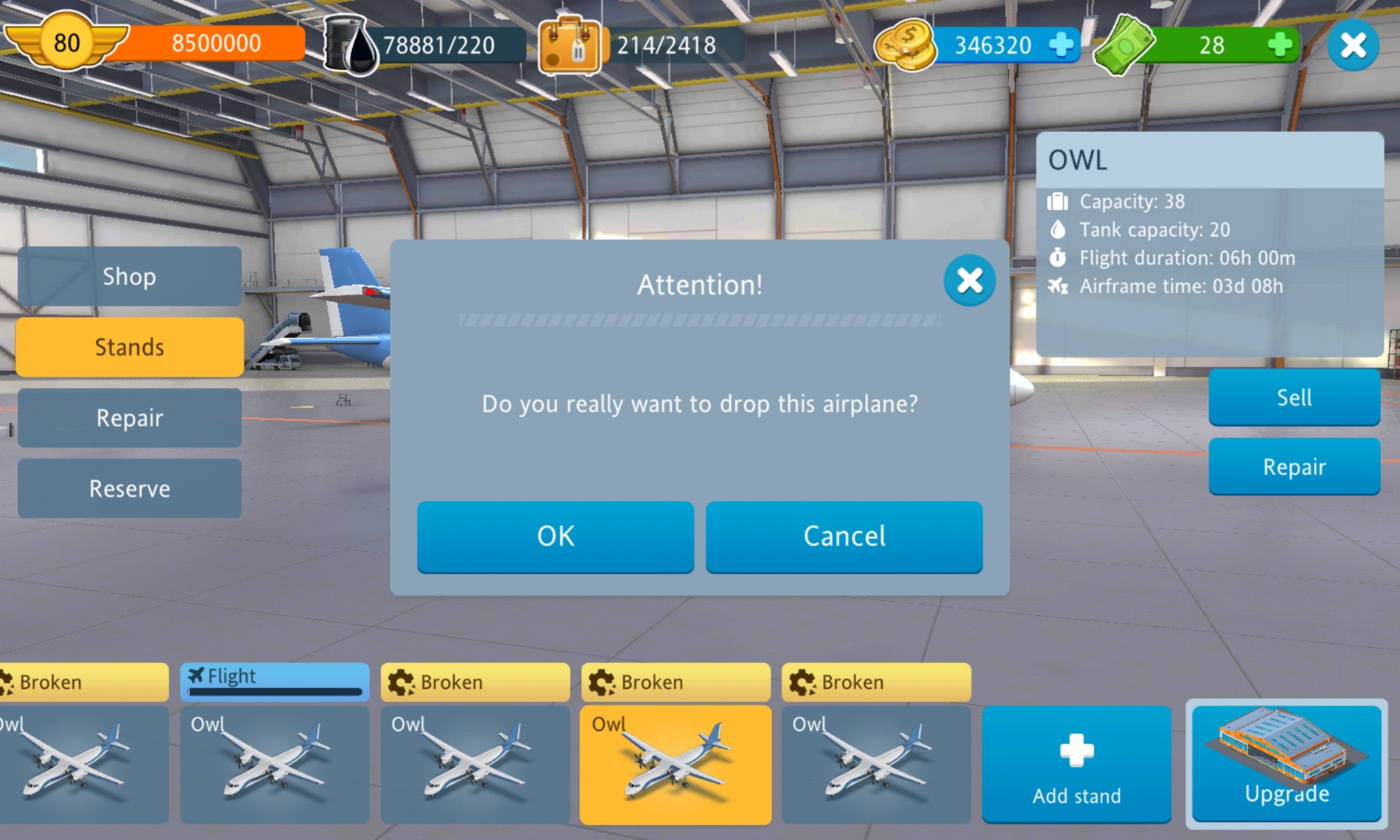Cancel the drop airplane dialog
1400x840 pixels.
[x=843, y=536]
